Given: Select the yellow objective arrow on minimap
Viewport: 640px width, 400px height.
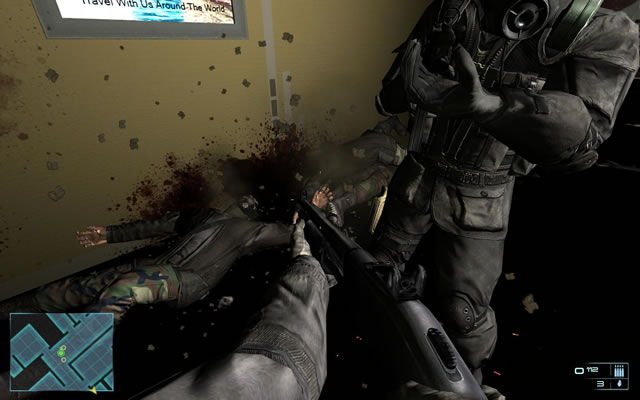Looking at the screenshot, I should [x=93, y=389].
